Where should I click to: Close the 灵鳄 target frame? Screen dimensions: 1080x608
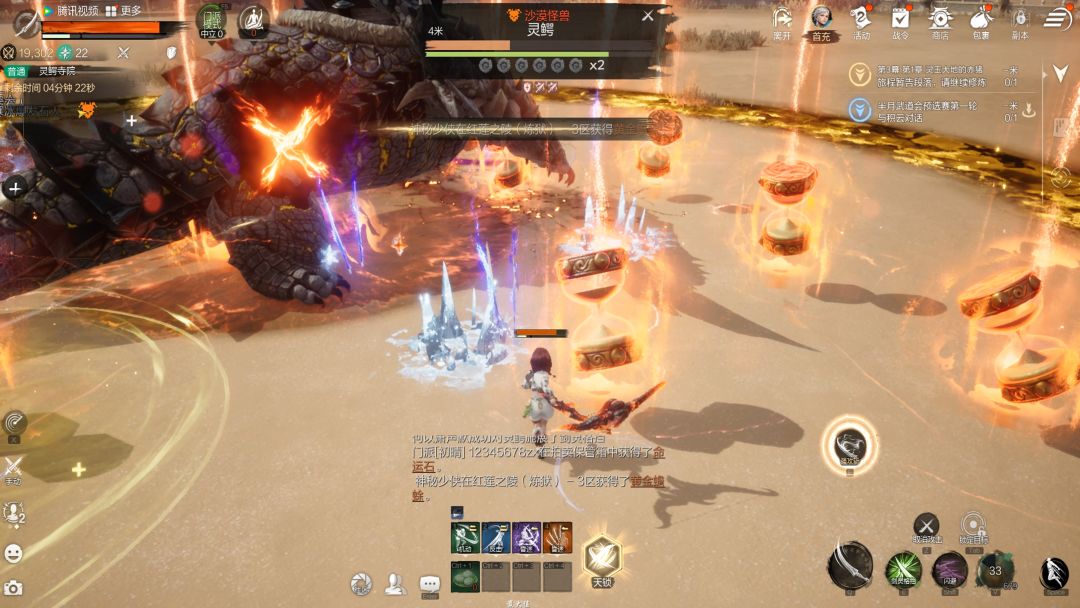tap(647, 16)
